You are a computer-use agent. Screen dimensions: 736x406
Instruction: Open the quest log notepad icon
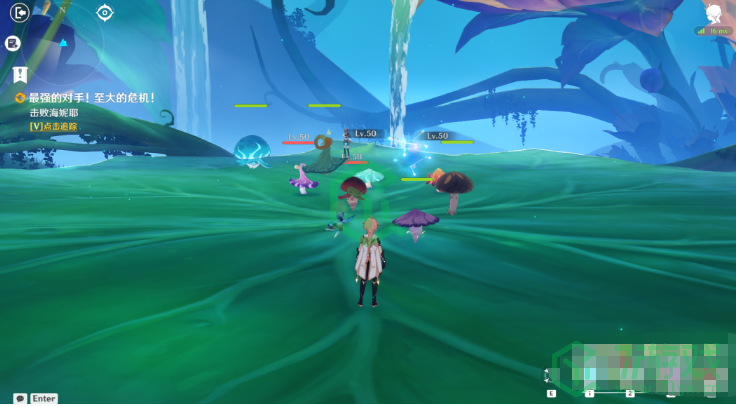13,43
